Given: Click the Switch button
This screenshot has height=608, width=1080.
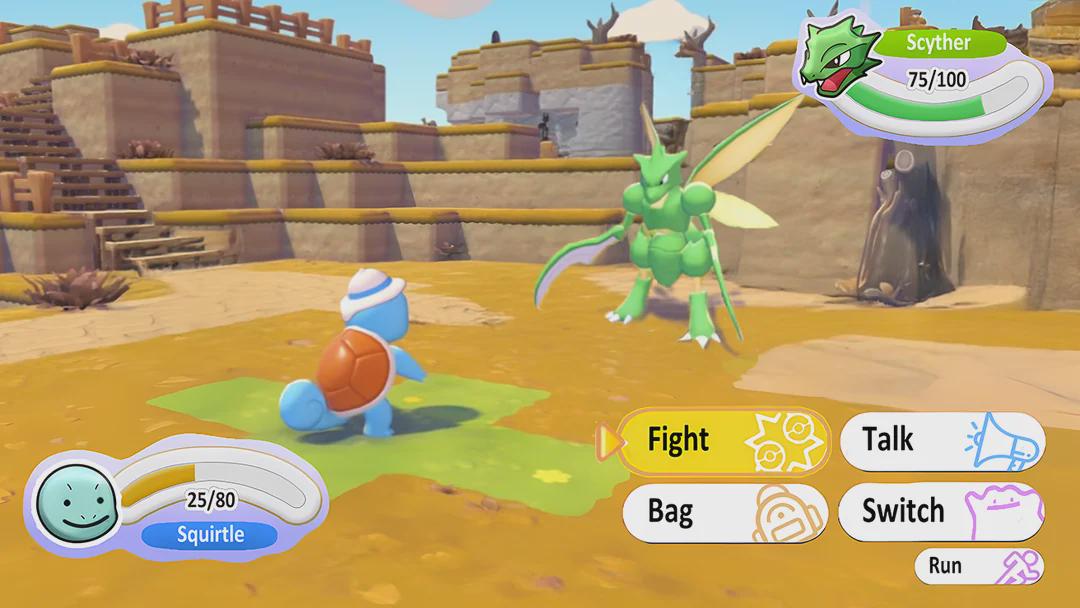Looking at the screenshot, I should point(941,513).
